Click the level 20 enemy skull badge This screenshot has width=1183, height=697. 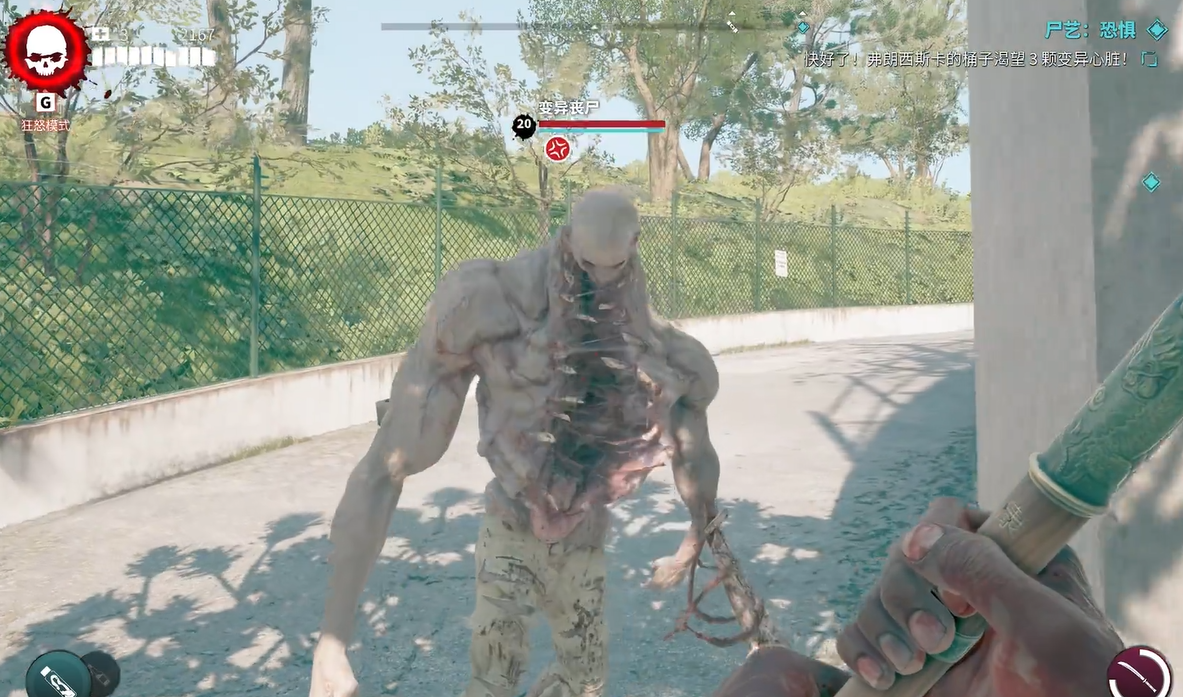[x=524, y=126]
